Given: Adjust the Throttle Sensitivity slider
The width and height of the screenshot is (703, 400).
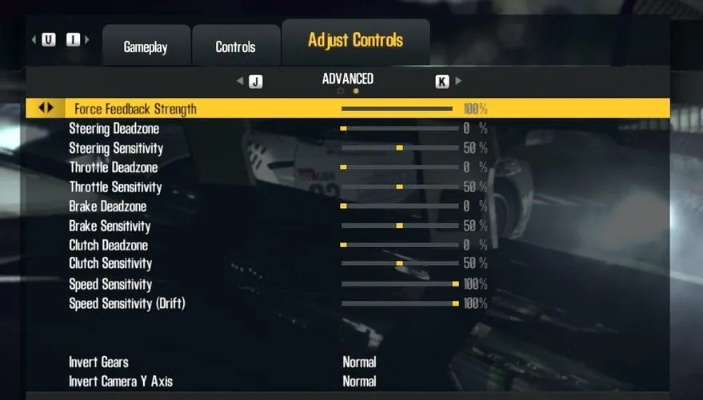Looking at the screenshot, I should click(x=398, y=187).
